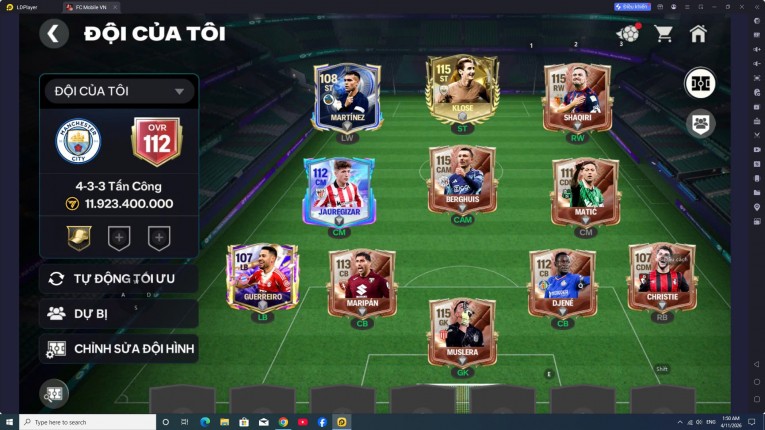Click TỰ ĐỘNG TỐI ƯU button
This screenshot has height=430, width=765.
(119, 278)
